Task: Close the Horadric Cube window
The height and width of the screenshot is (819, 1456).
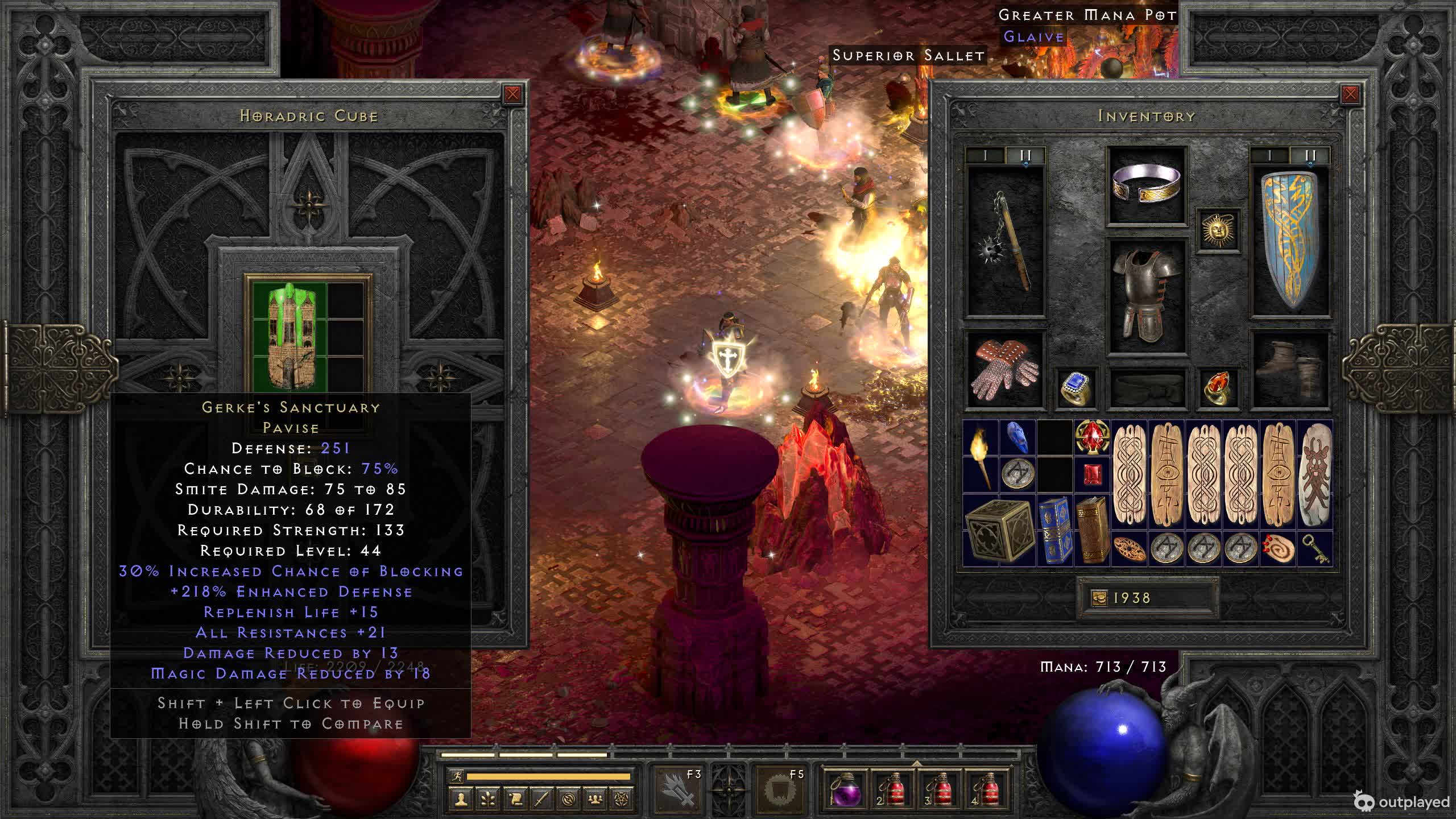Action: click(512, 94)
